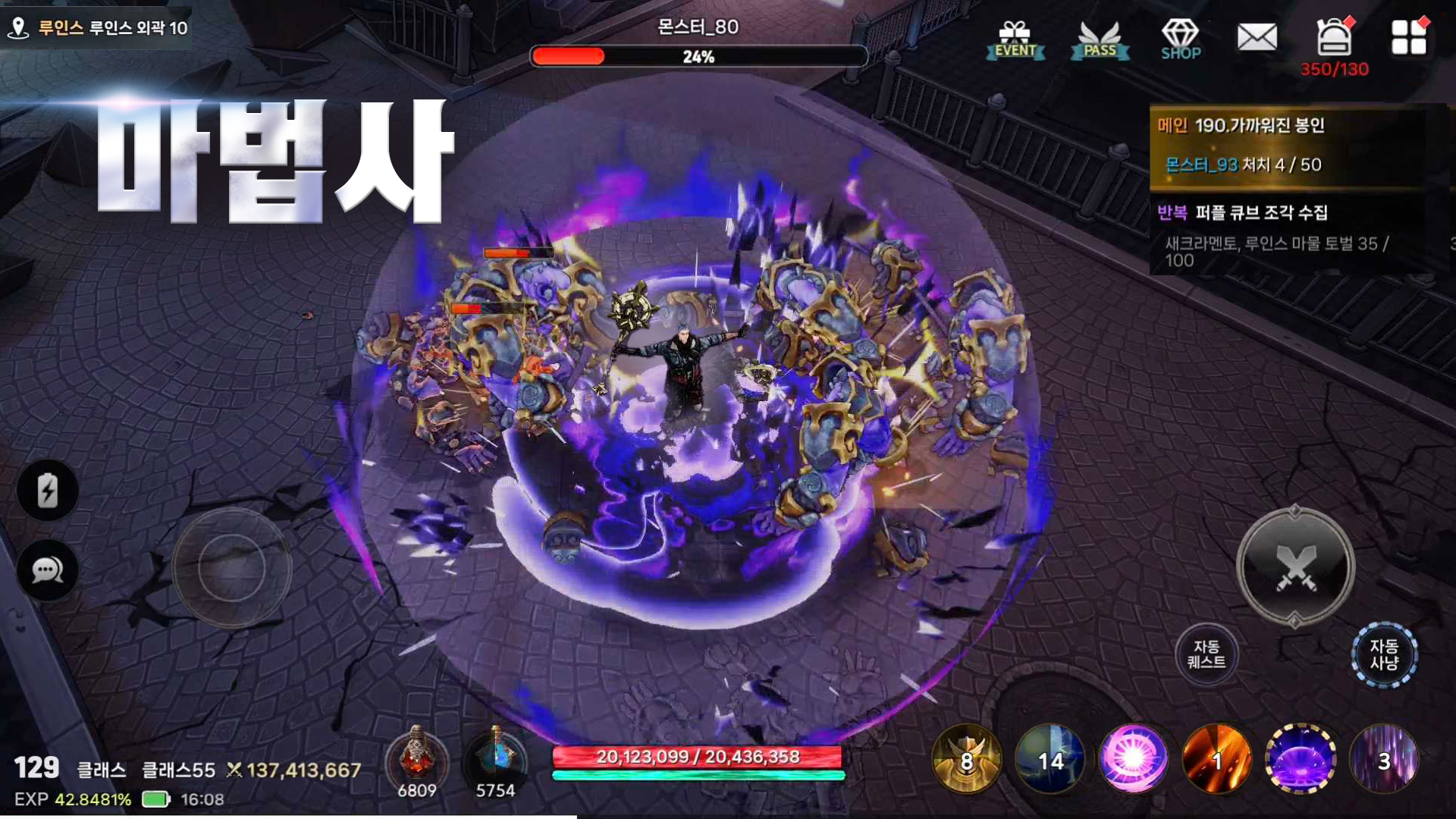Image resolution: width=1456 pixels, height=819 pixels.
Task: Open the chat speech bubble
Action: 47,570
